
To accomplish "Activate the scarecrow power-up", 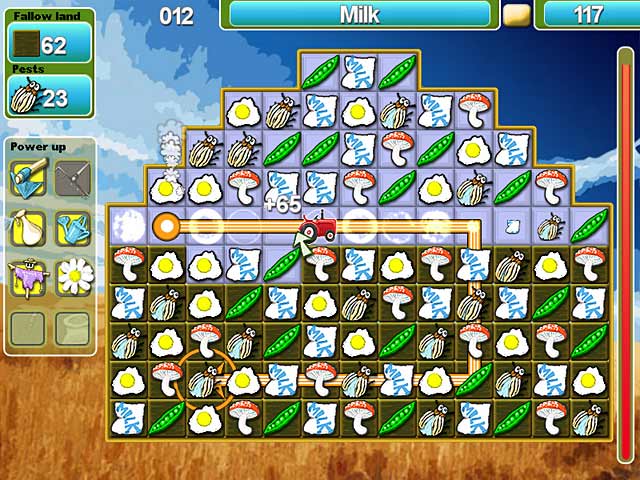I will [27, 275].
